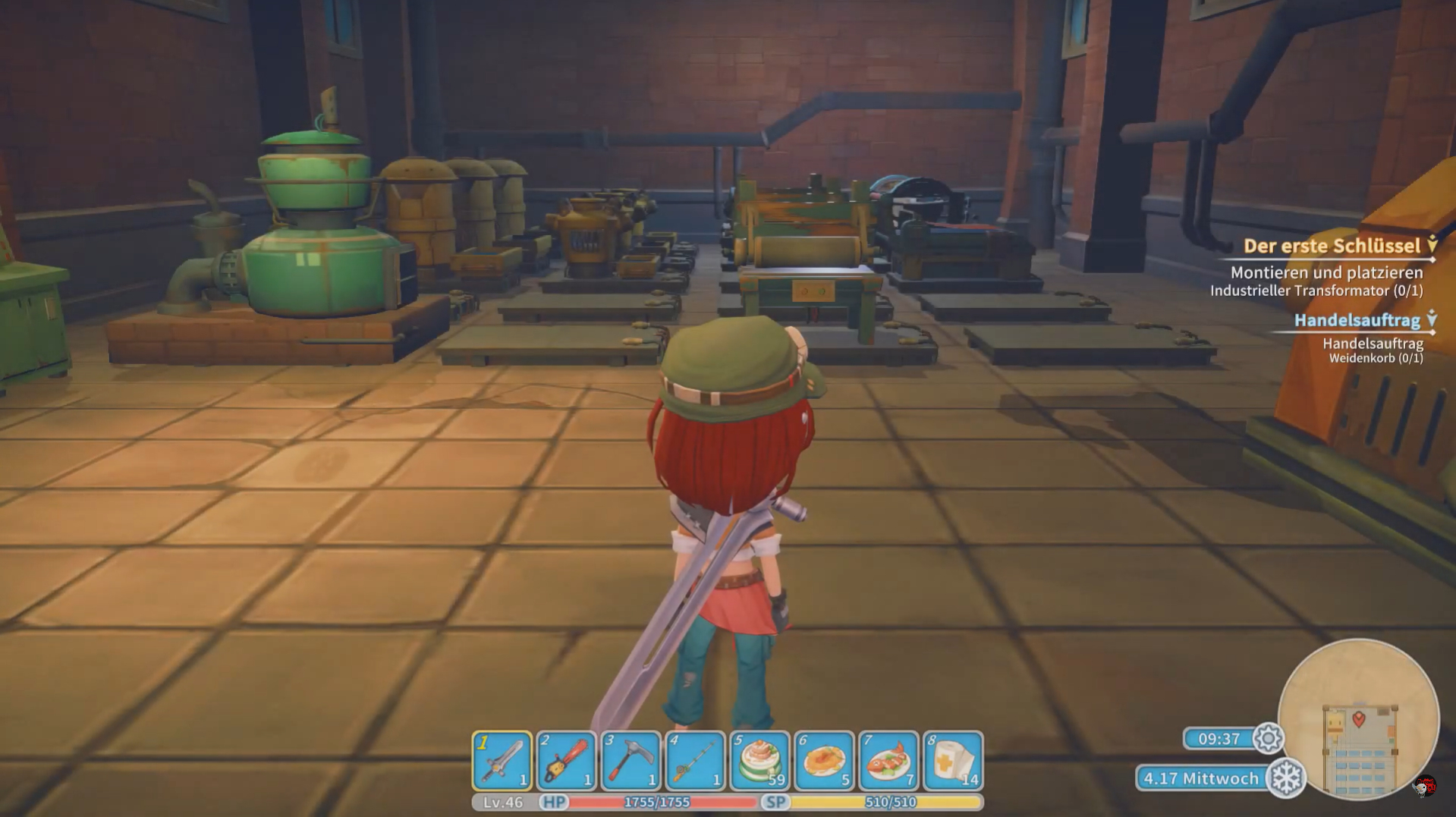Pick the shrimp cake dish in slot 5
1456x817 pixels.
[759, 760]
